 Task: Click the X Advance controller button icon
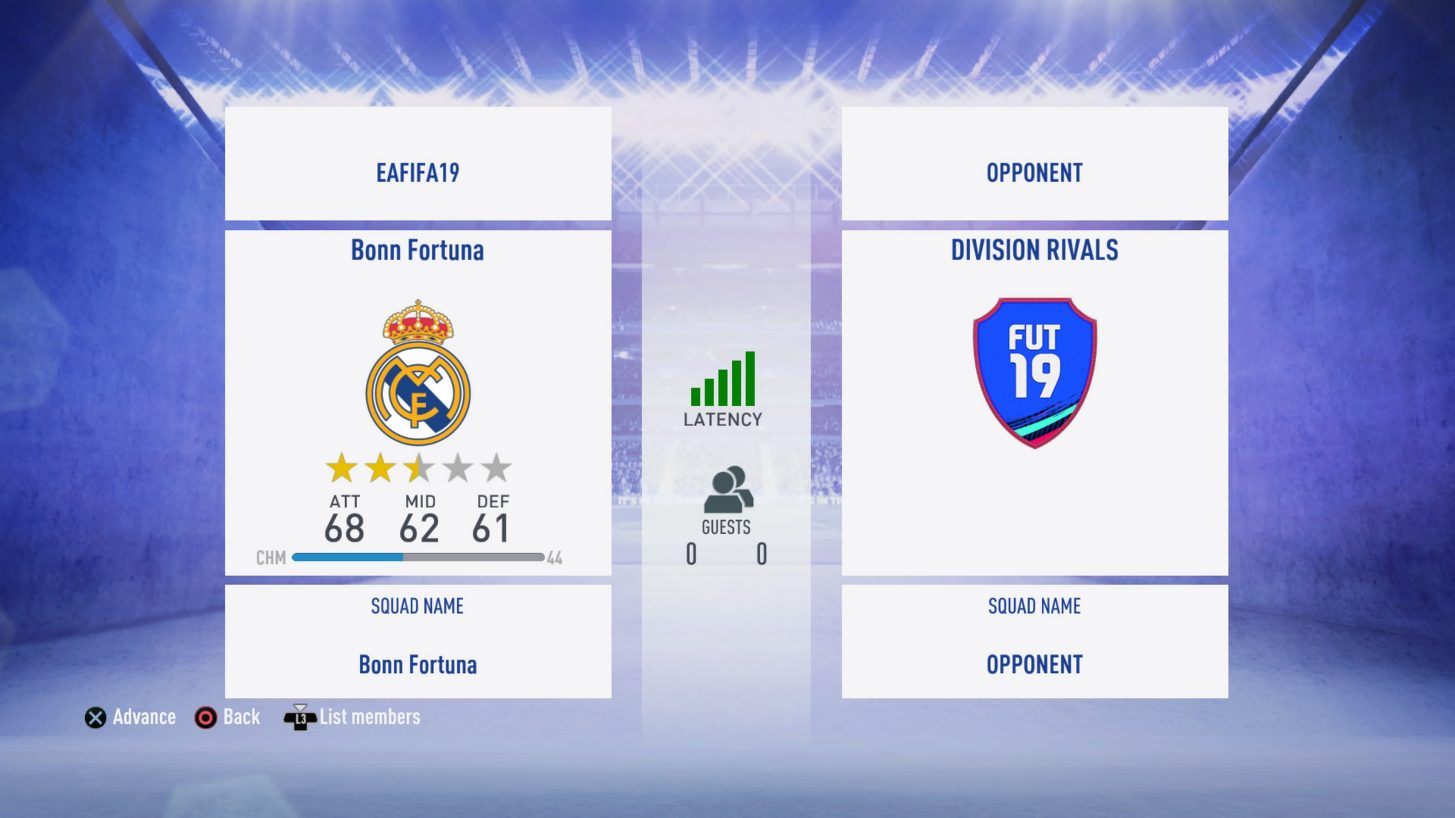tap(95, 716)
